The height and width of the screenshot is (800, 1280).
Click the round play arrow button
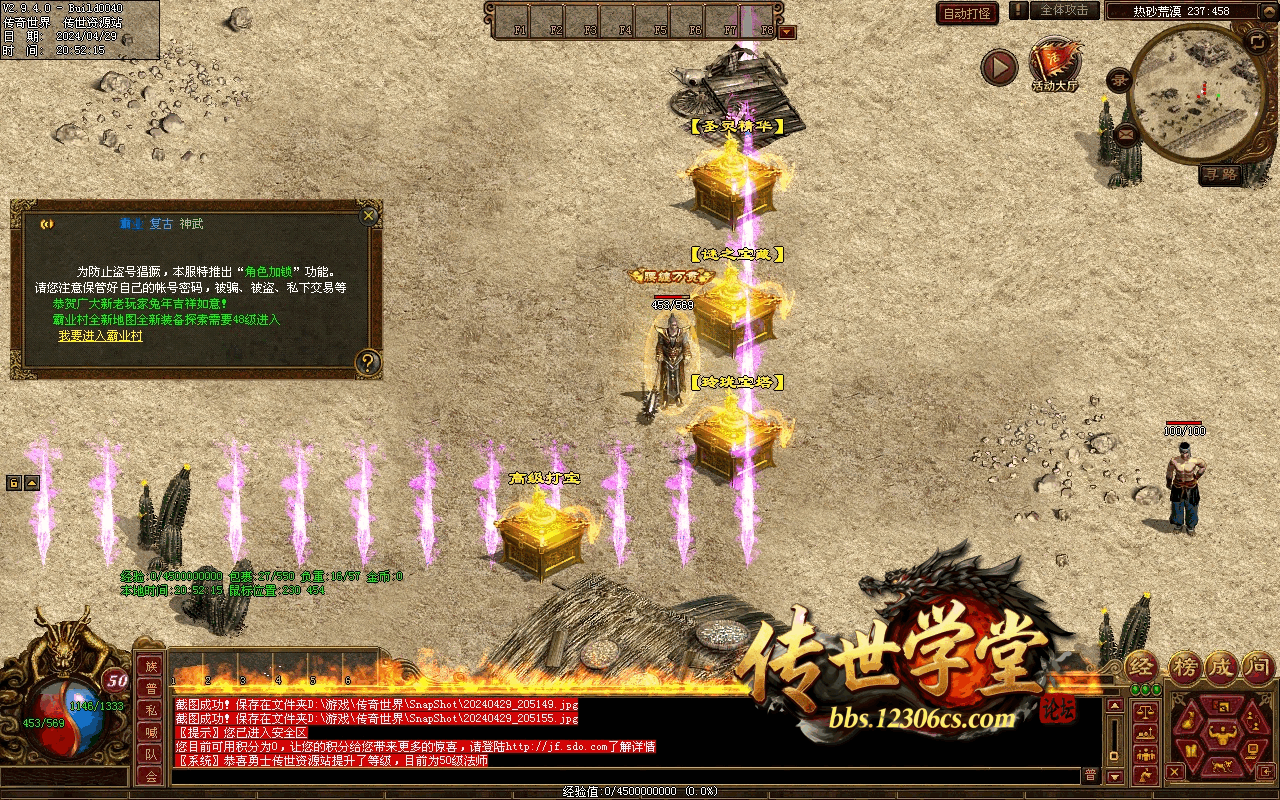click(998, 67)
